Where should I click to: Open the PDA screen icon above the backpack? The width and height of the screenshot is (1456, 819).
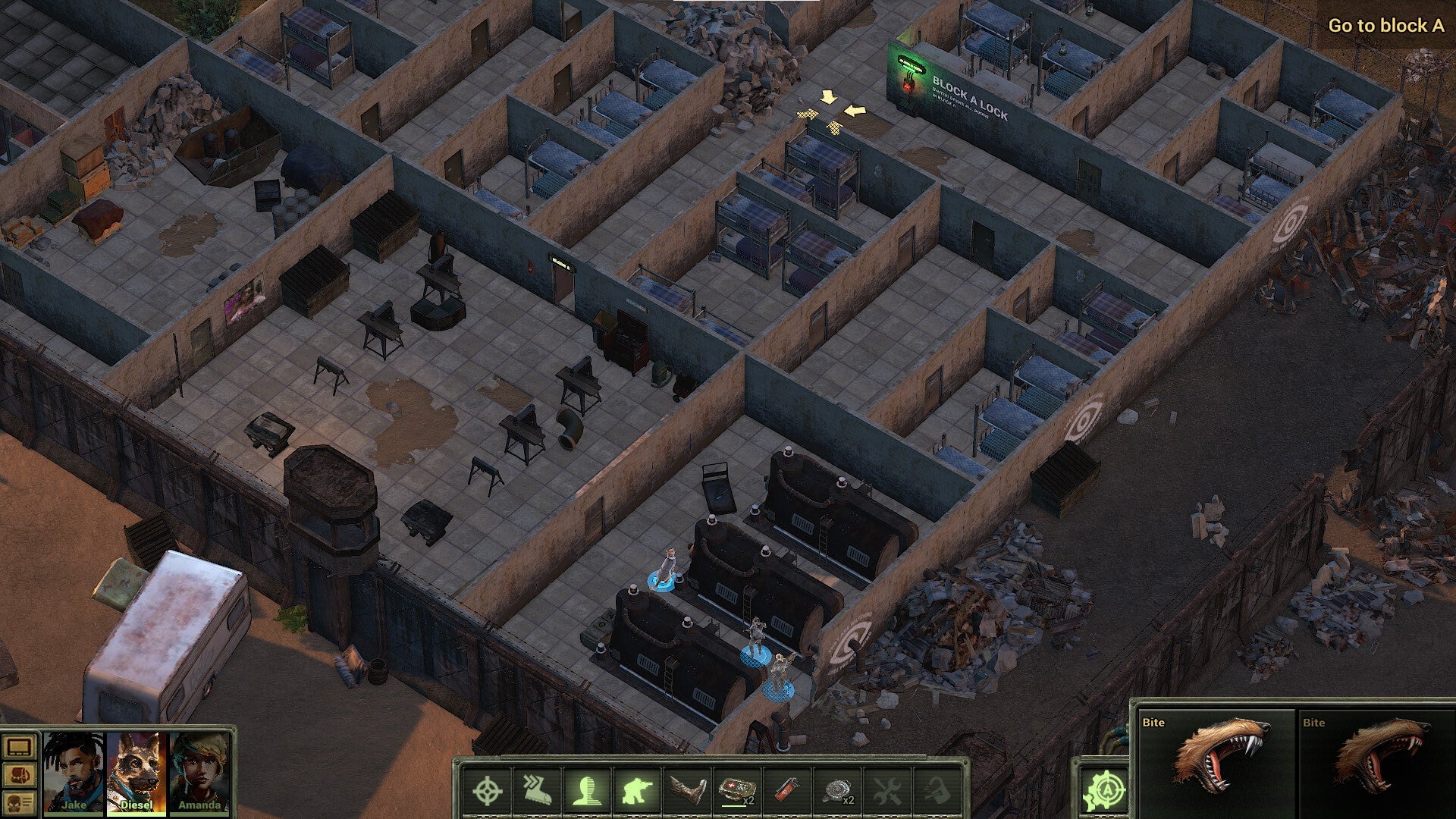coord(18,747)
